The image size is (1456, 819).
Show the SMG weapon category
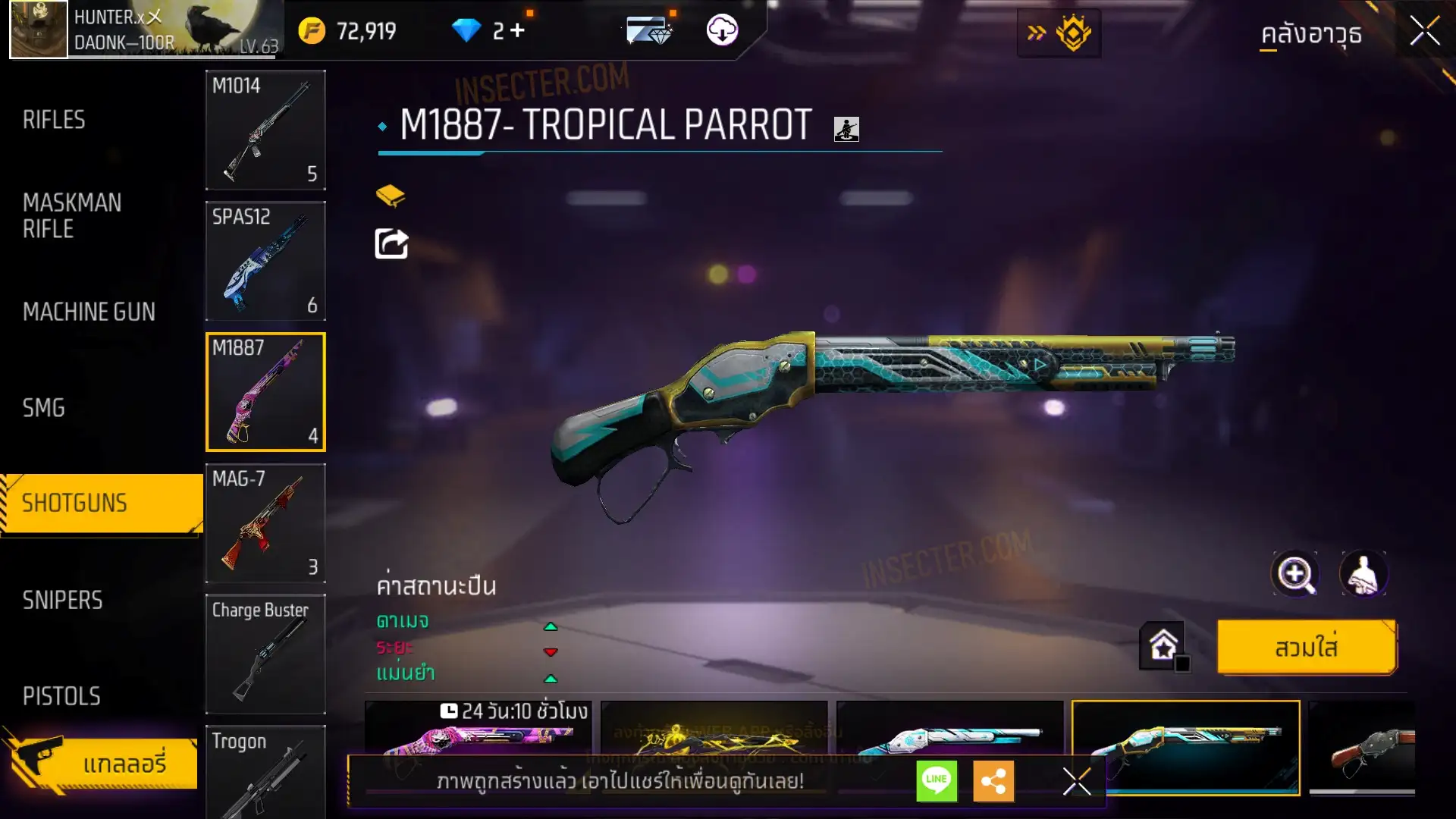click(x=44, y=408)
